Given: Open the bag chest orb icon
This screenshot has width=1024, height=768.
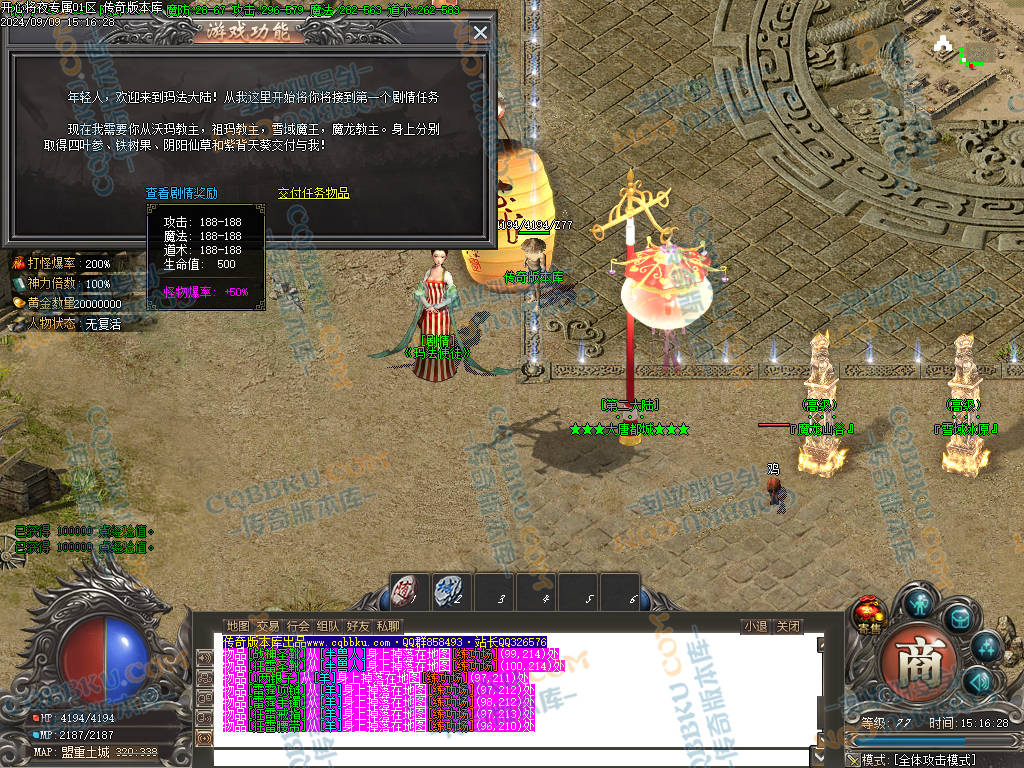Looking at the screenshot, I should point(959,618).
